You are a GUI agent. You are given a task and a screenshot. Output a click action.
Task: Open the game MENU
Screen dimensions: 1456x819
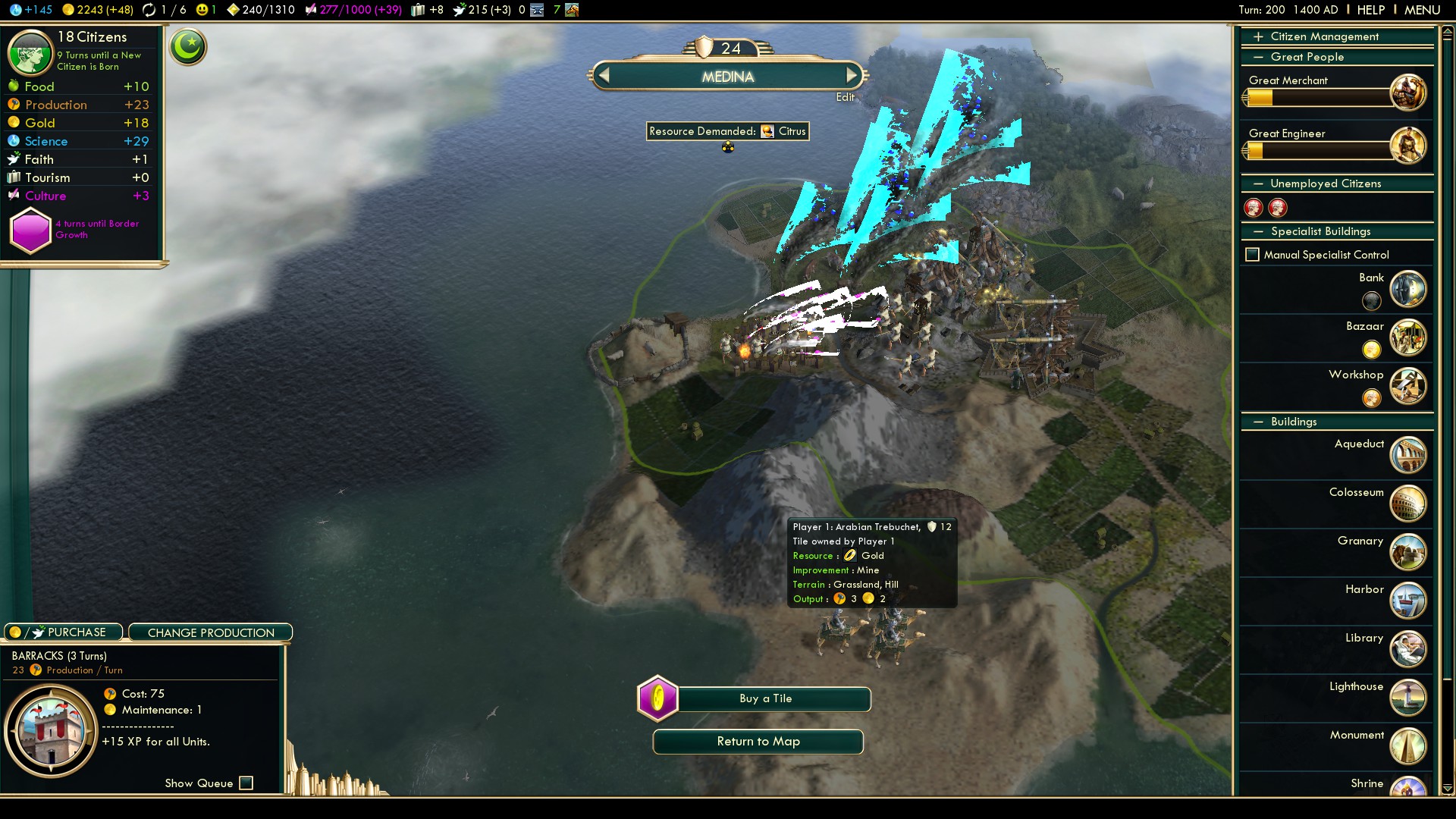(1422, 10)
